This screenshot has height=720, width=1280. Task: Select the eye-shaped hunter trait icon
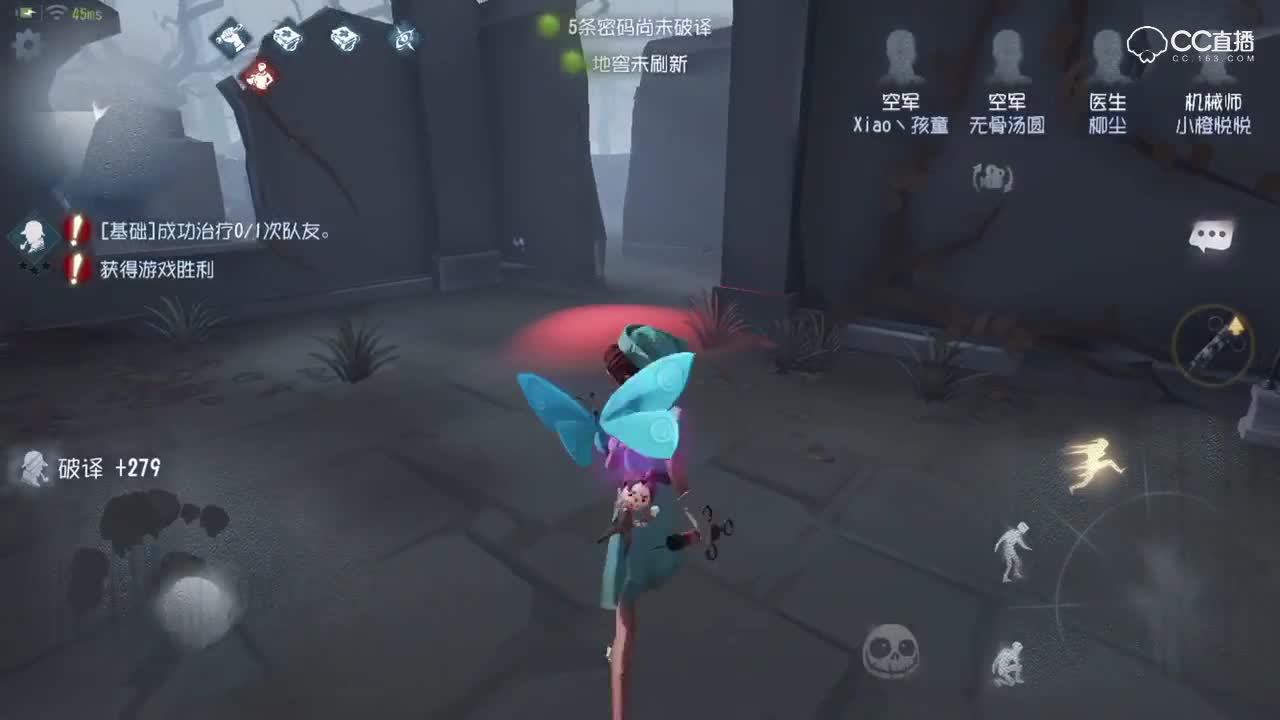click(402, 37)
